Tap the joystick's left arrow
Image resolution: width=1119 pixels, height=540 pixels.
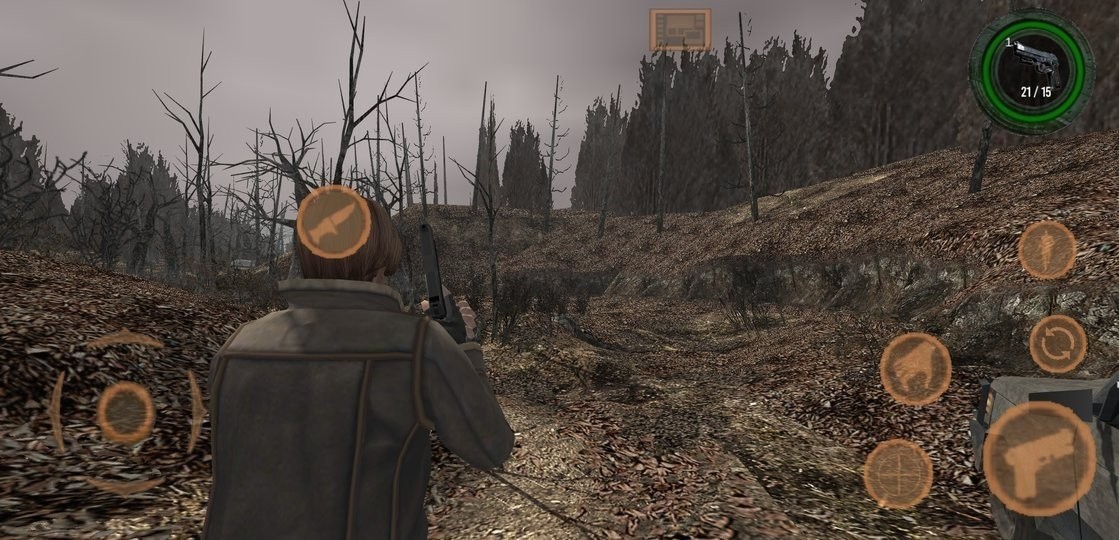[x=57, y=411]
